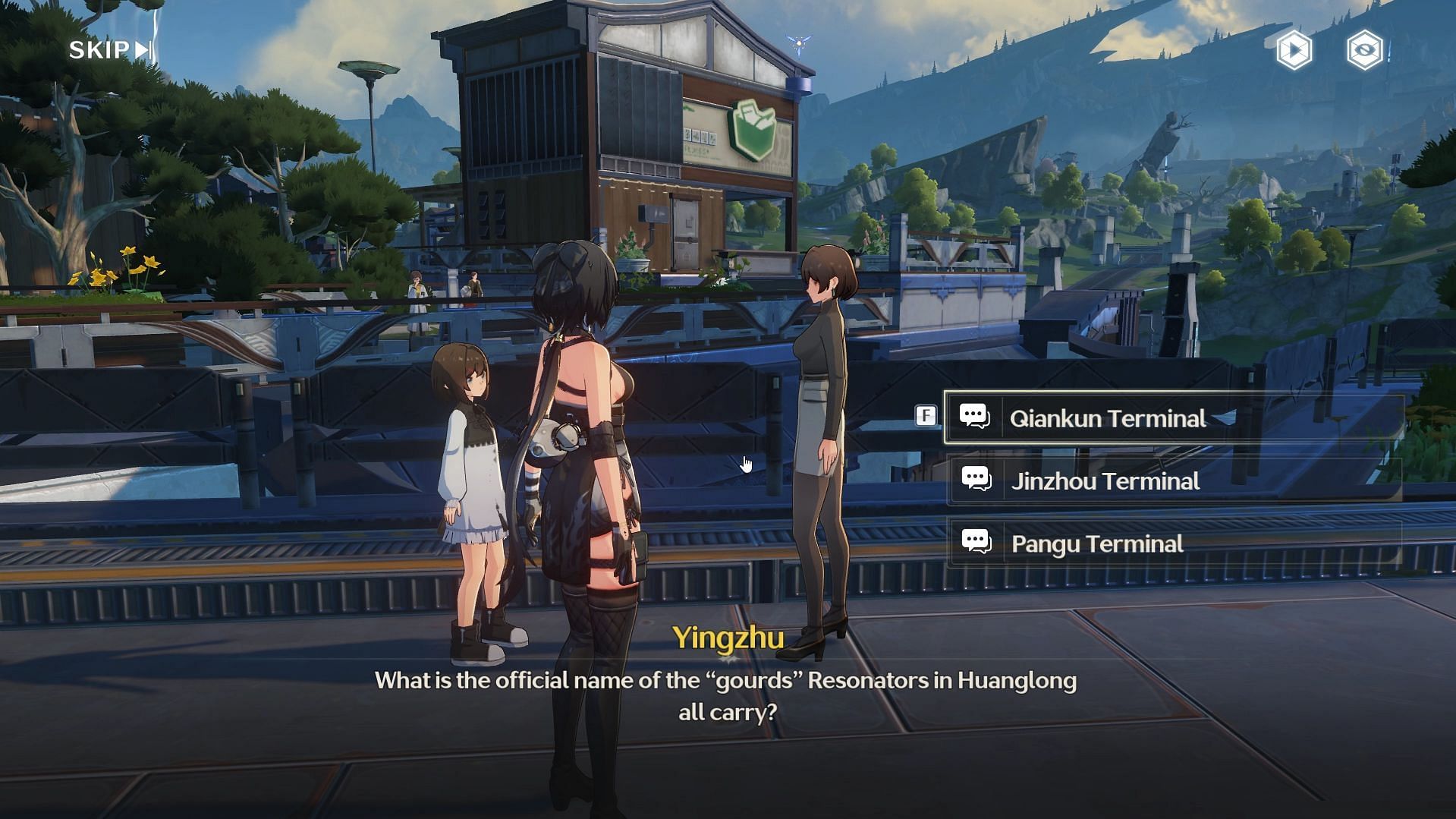Hide the dialogue interface
Image resolution: width=1456 pixels, height=819 pixels.
(1364, 51)
